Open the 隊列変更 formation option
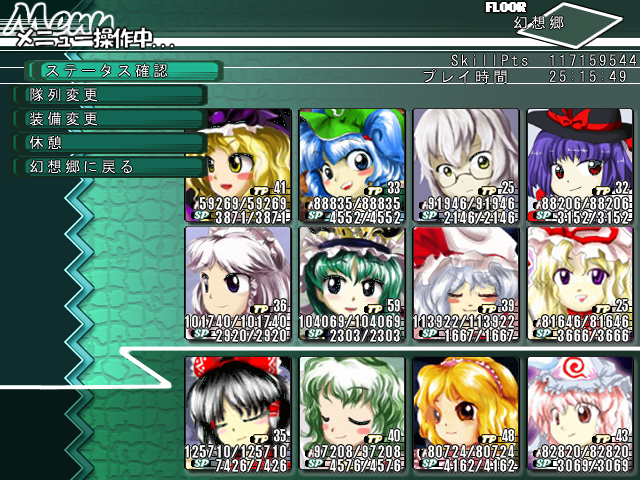The width and height of the screenshot is (640, 480). click(x=110, y=95)
